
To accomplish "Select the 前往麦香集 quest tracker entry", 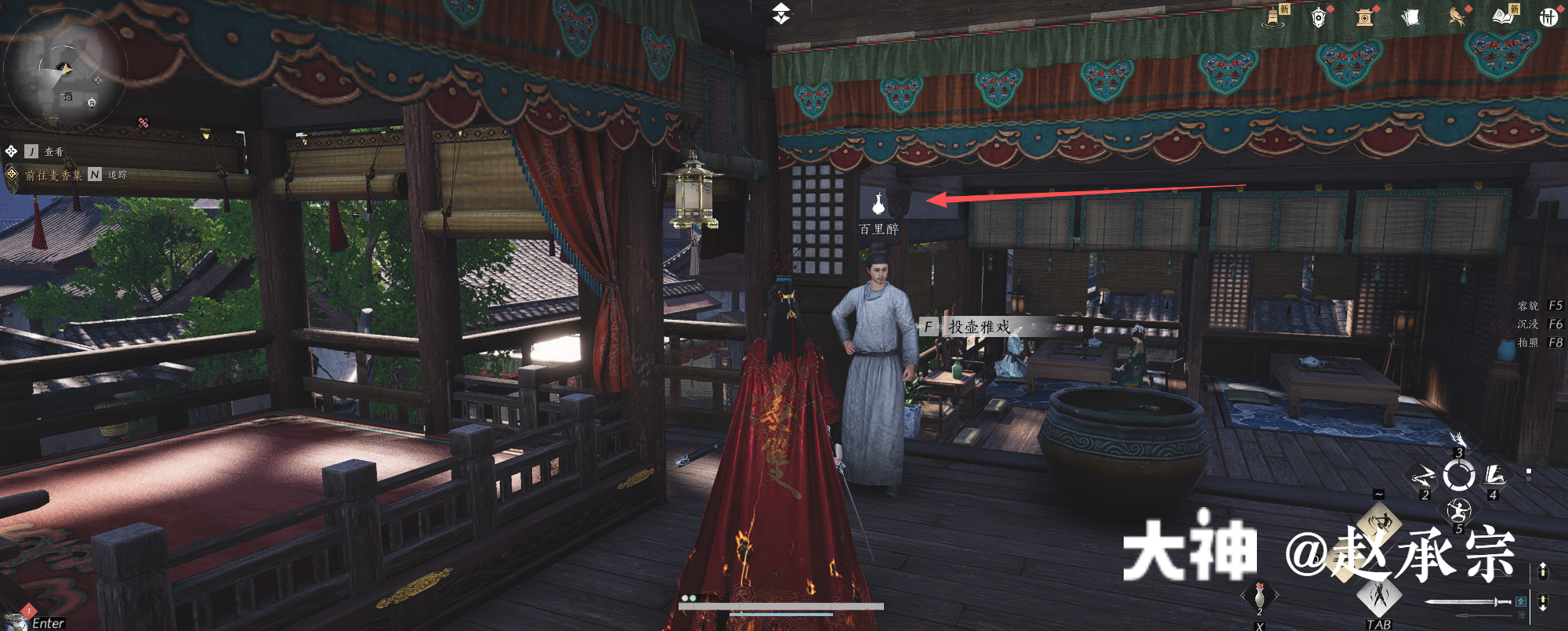I will click(x=53, y=175).
